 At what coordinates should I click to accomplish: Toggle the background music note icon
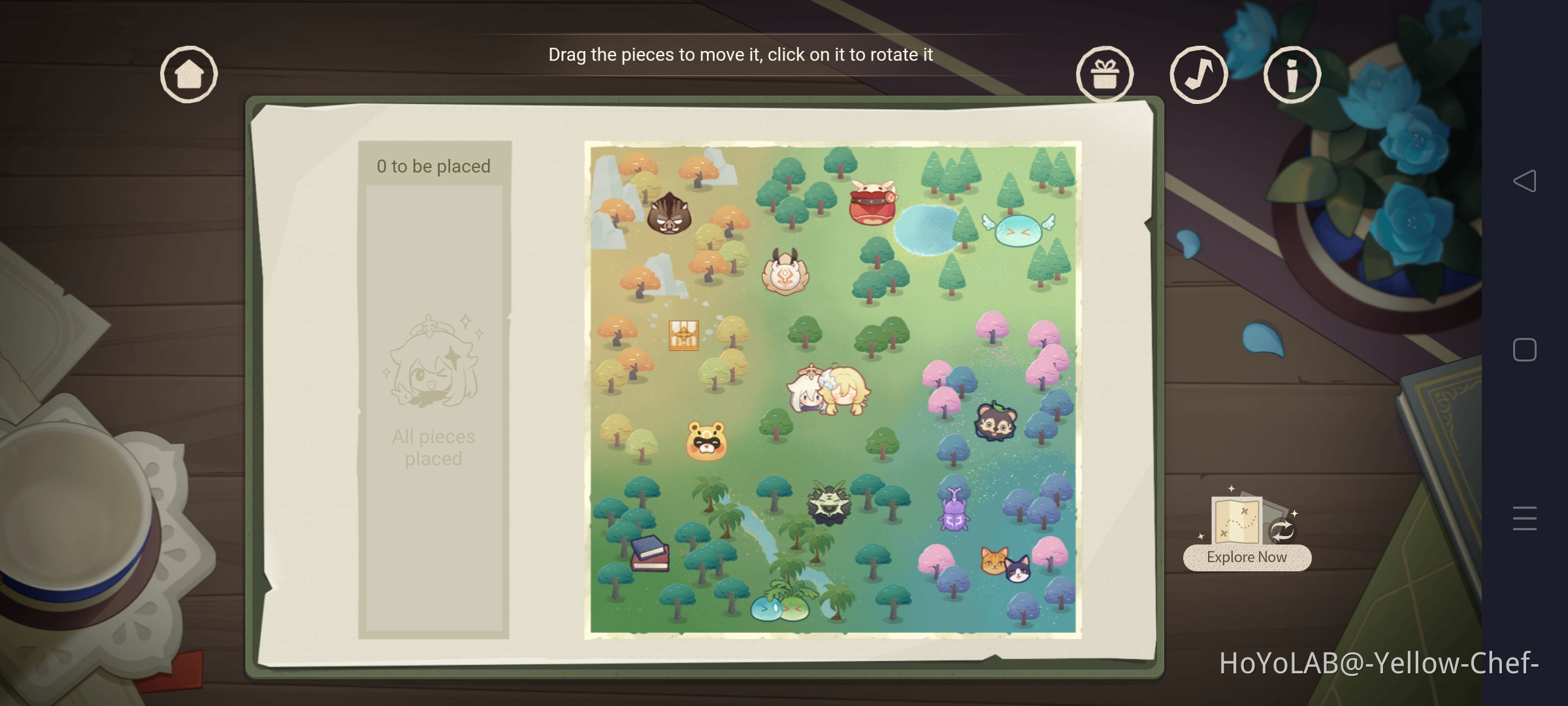point(1198,74)
